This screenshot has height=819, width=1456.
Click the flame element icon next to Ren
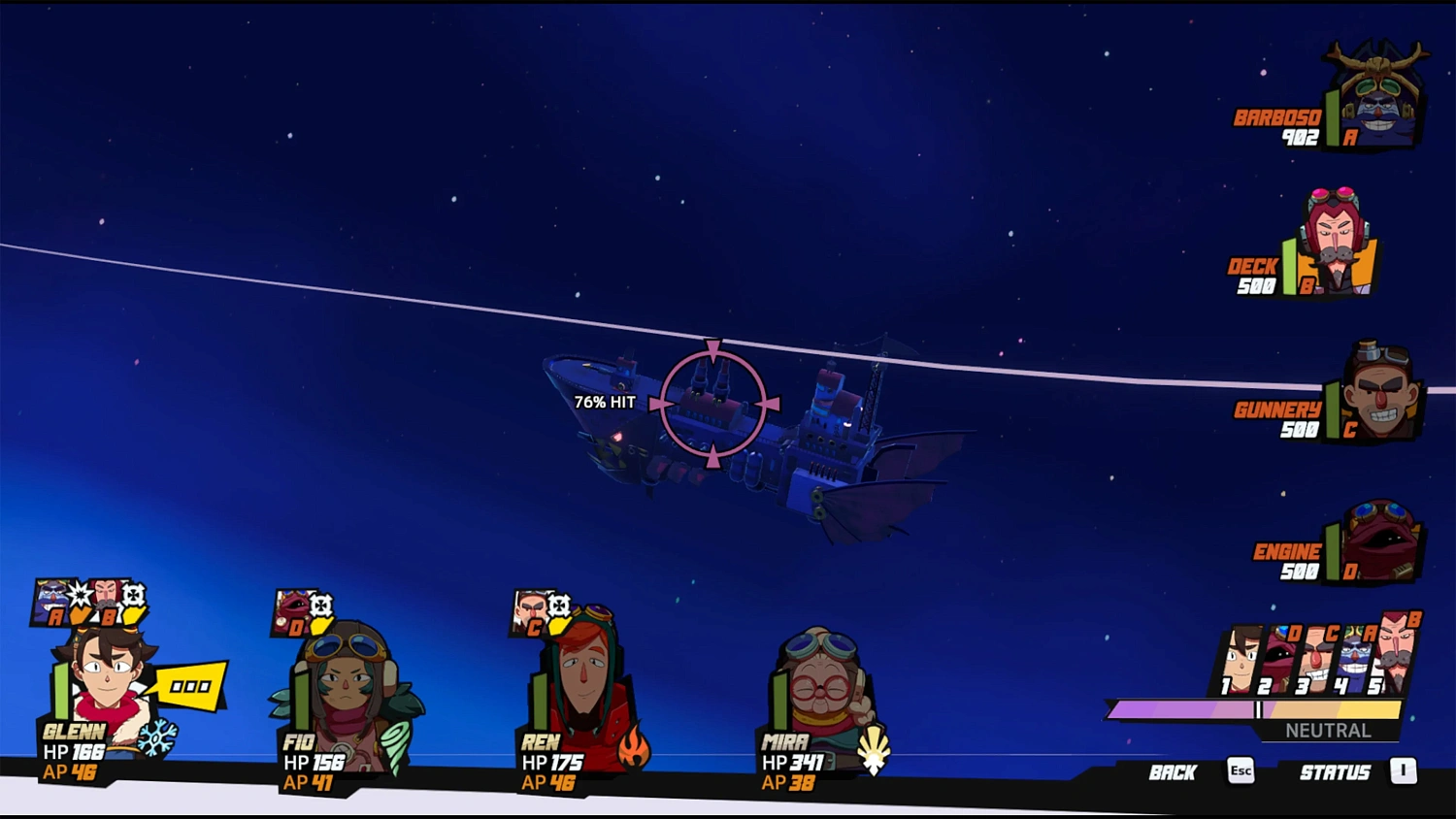pyautogui.click(x=636, y=747)
